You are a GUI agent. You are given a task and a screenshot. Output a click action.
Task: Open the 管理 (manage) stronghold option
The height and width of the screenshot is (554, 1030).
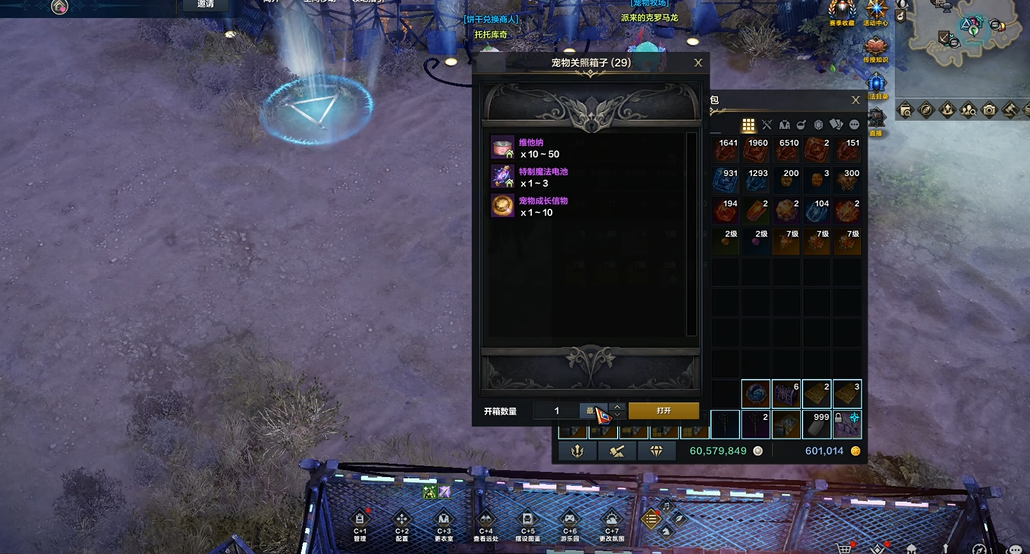tap(360, 520)
